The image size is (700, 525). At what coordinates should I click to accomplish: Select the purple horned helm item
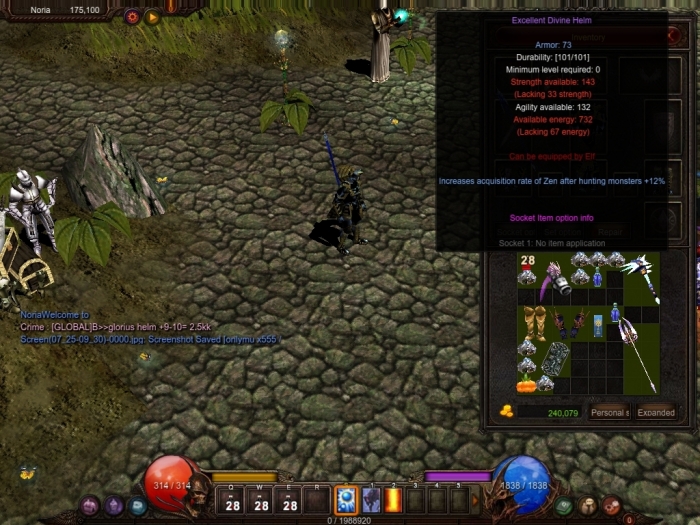(x=553, y=284)
